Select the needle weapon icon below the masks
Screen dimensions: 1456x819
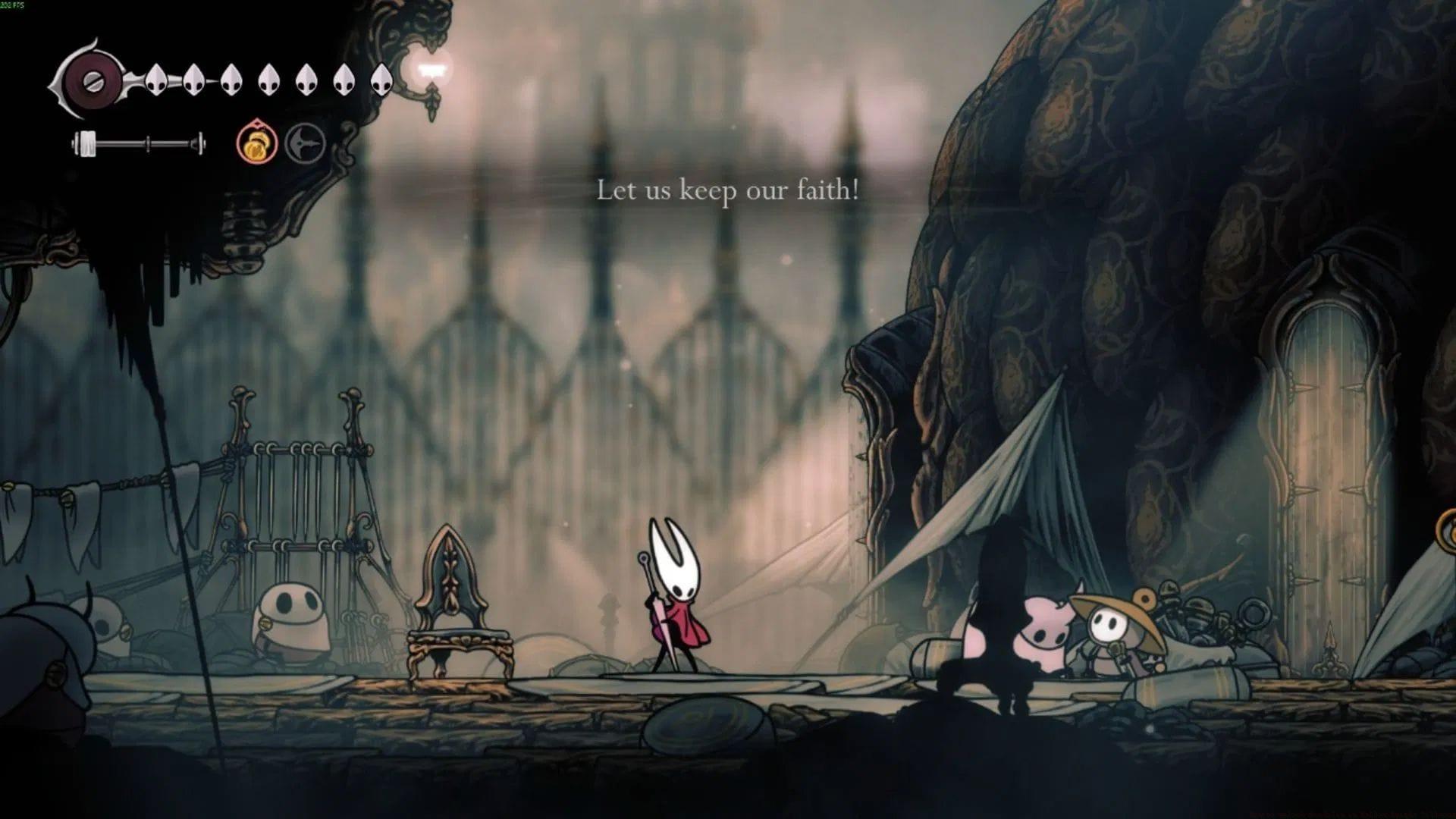point(137,145)
